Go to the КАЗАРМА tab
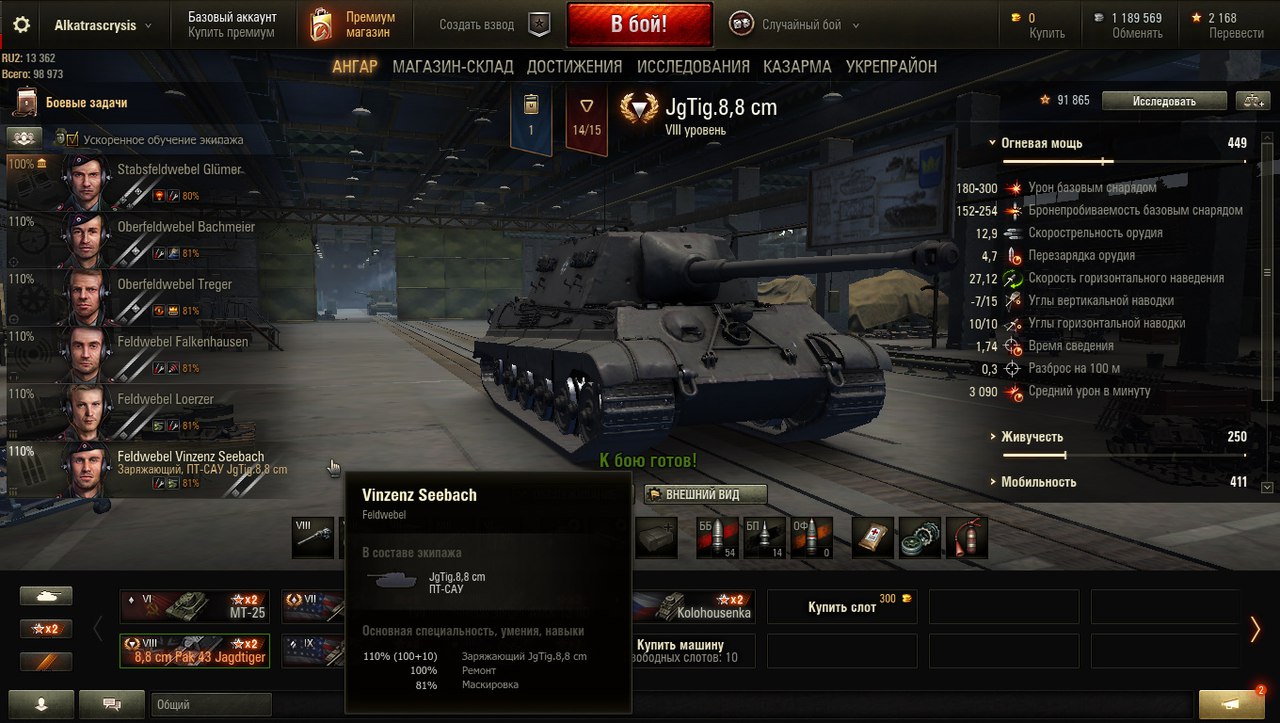This screenshot has height=723, width=1280. pyautogui.click(x=797, y=67)
